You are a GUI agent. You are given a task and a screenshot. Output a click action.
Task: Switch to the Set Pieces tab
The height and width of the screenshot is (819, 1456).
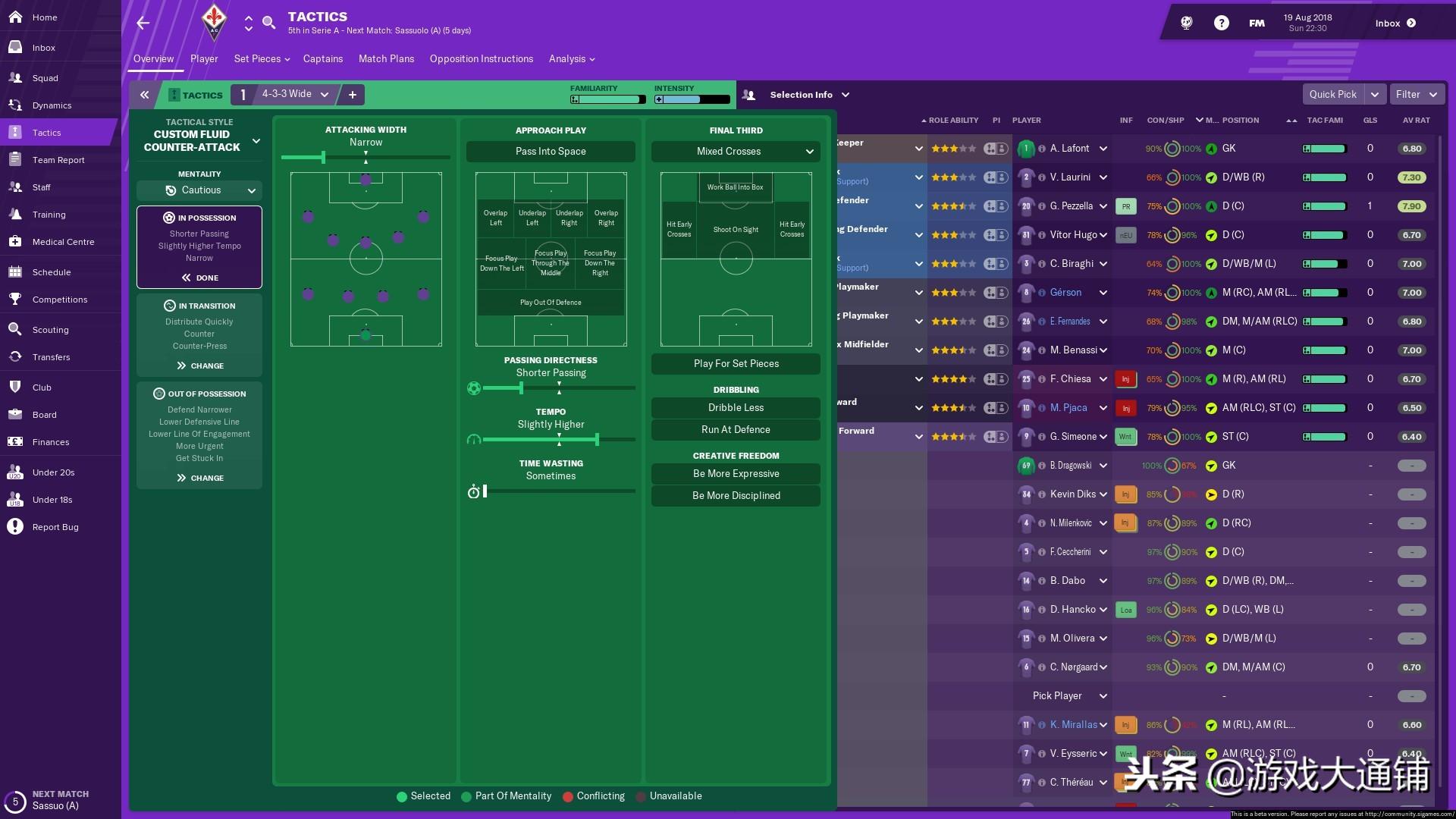pos(258,58)
